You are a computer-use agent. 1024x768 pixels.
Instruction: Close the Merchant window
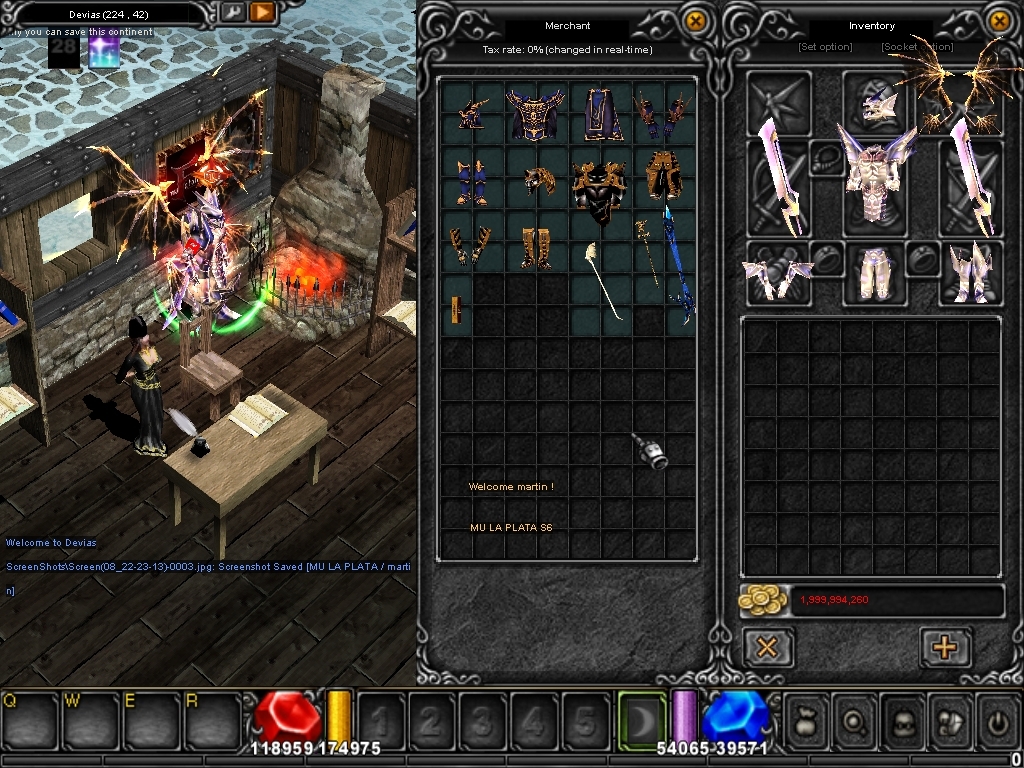pos(696,21)
